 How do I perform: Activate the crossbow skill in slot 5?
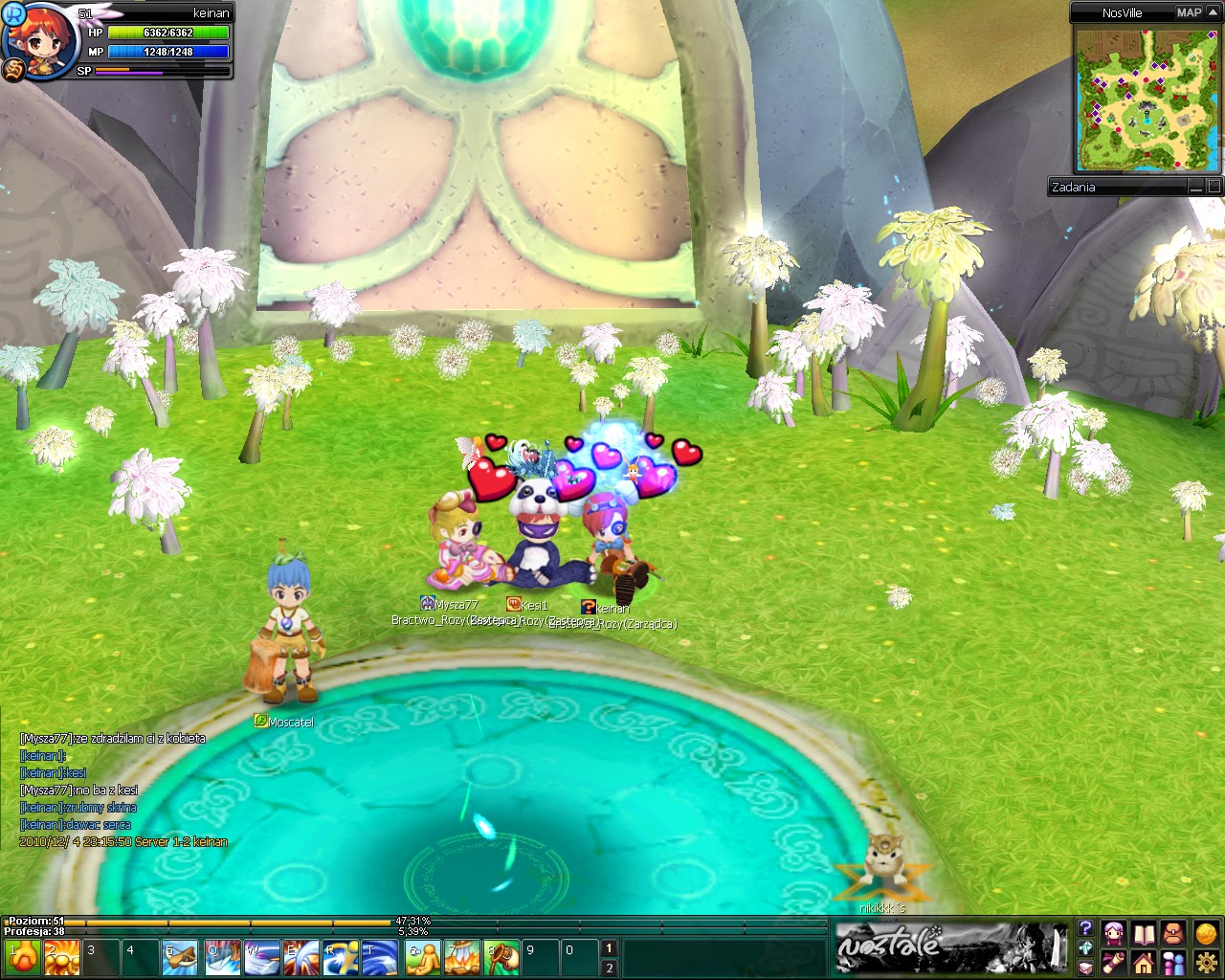pos(180,957)
